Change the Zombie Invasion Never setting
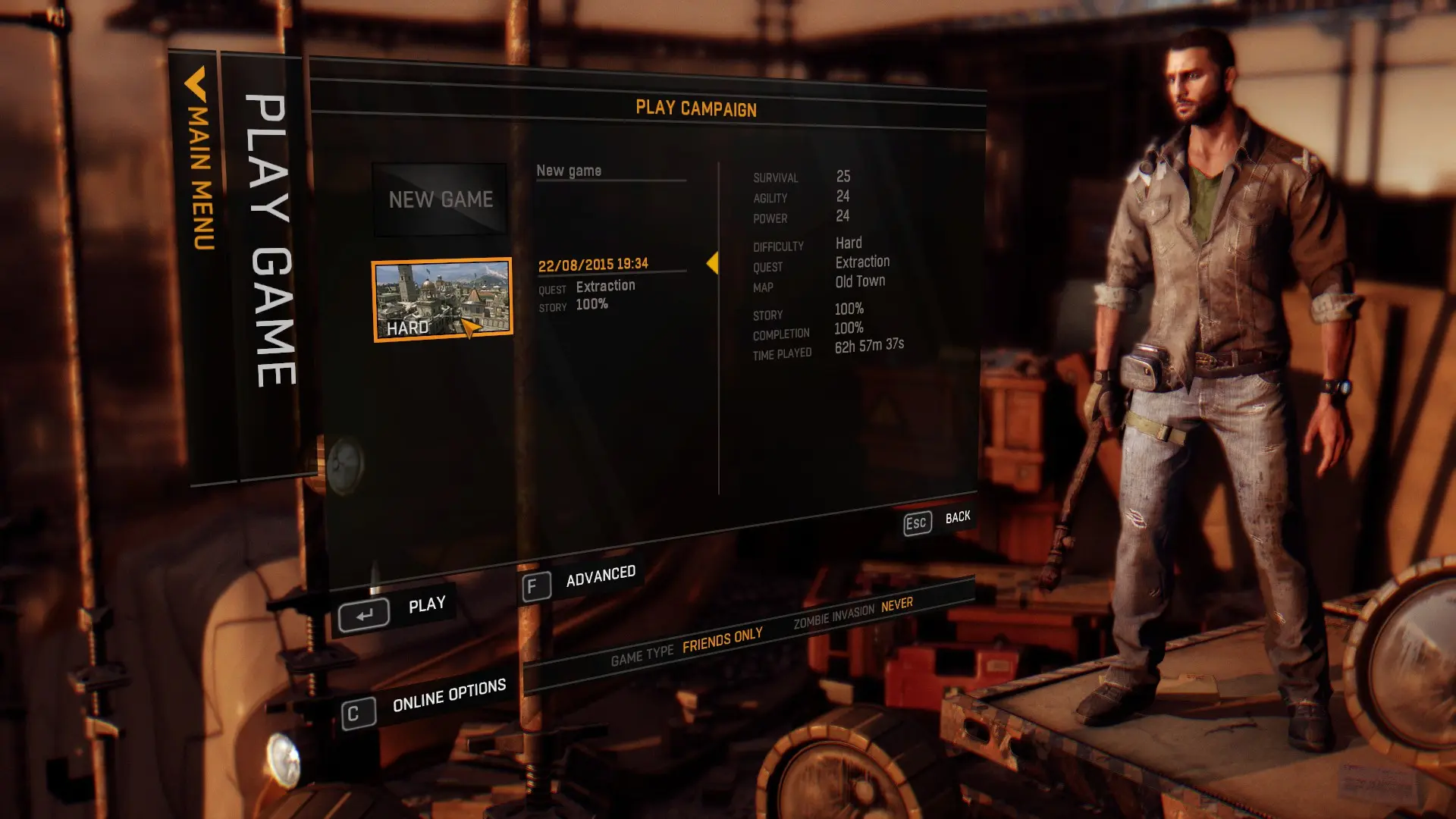Screen dimensions: 1456x819 click(896, 605)
